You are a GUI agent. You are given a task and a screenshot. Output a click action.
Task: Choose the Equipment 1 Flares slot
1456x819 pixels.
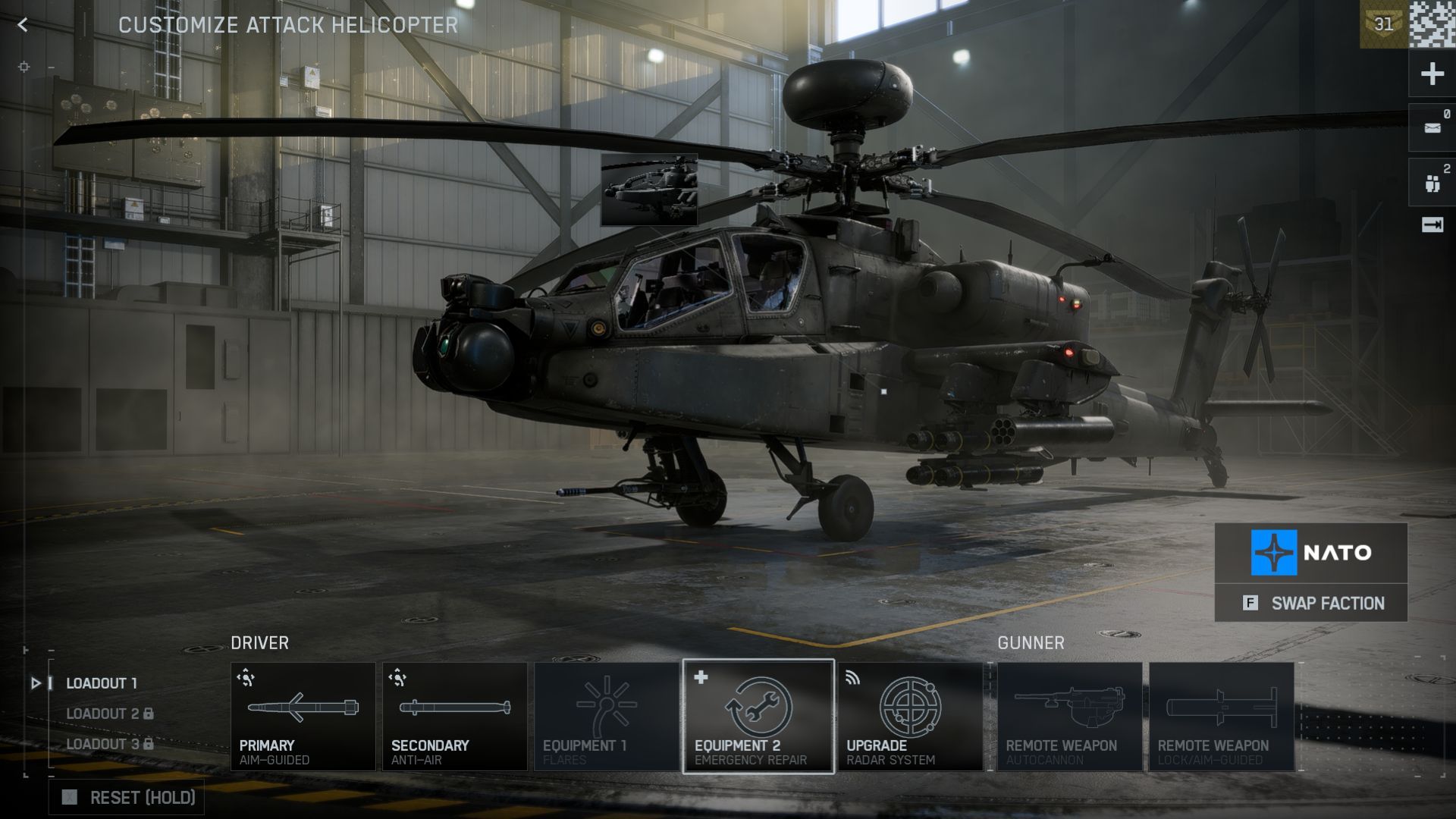coord(606,717)
